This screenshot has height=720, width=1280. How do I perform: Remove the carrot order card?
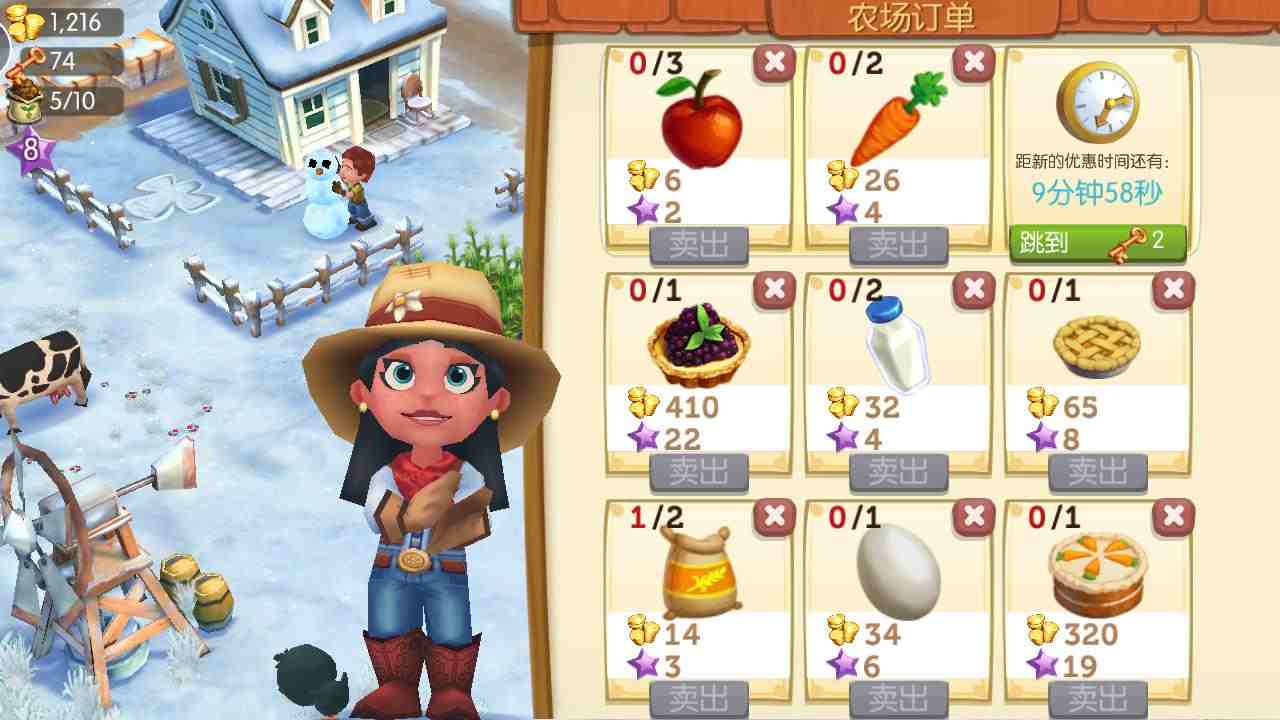click(x=973, y=63)
